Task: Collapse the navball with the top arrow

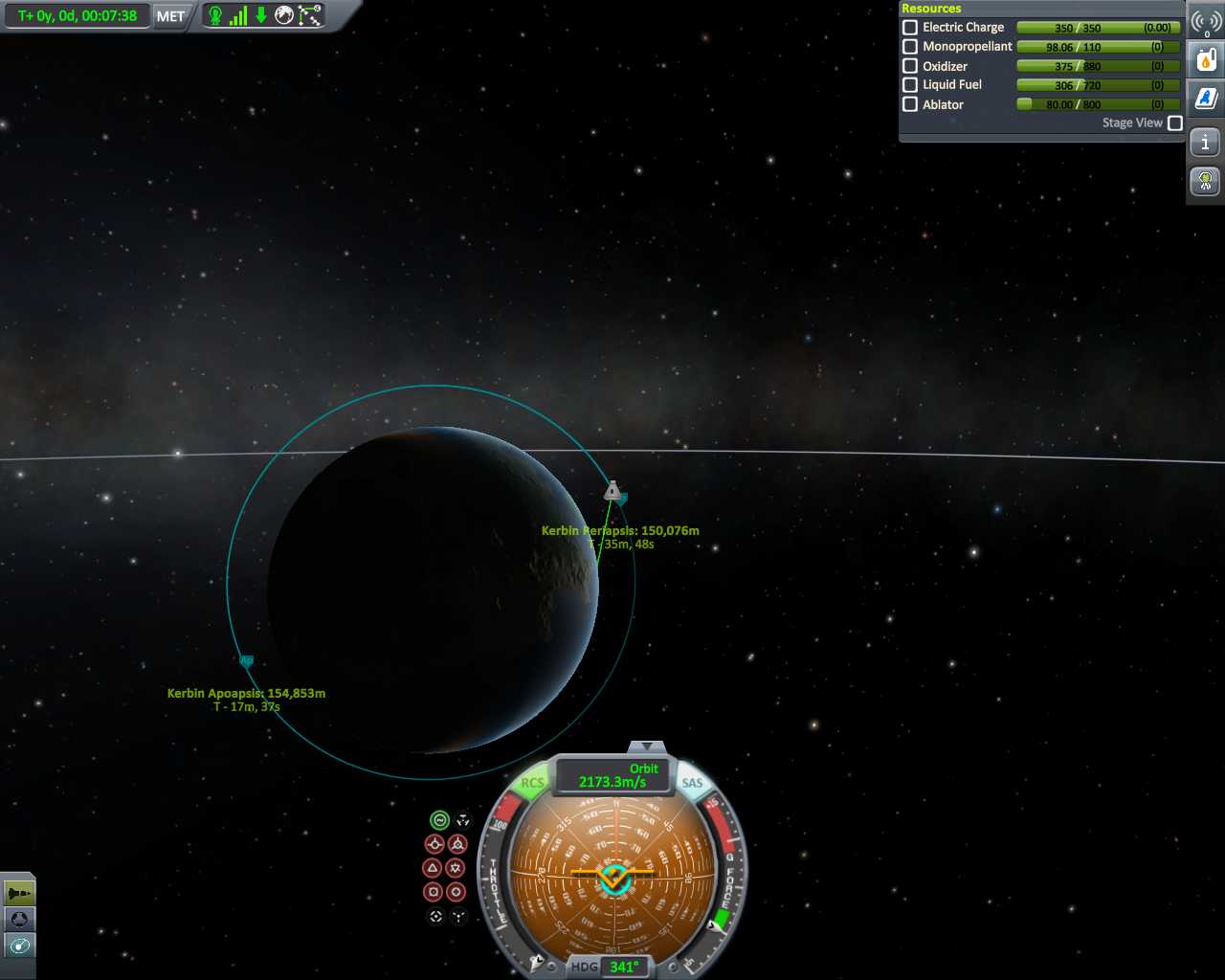Action: click(x=648, y=746)
